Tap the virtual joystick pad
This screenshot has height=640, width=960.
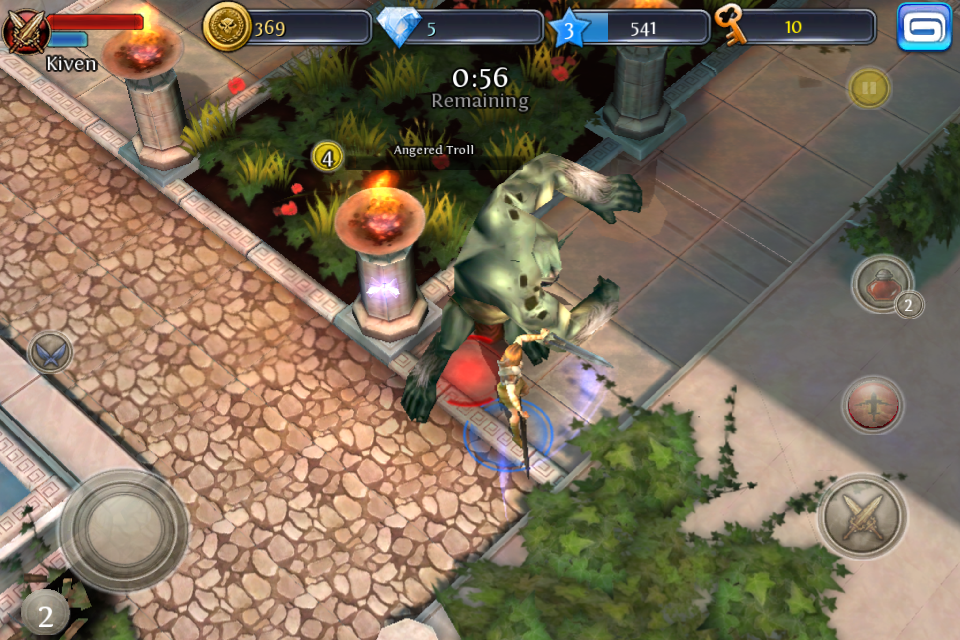point(122,529)
